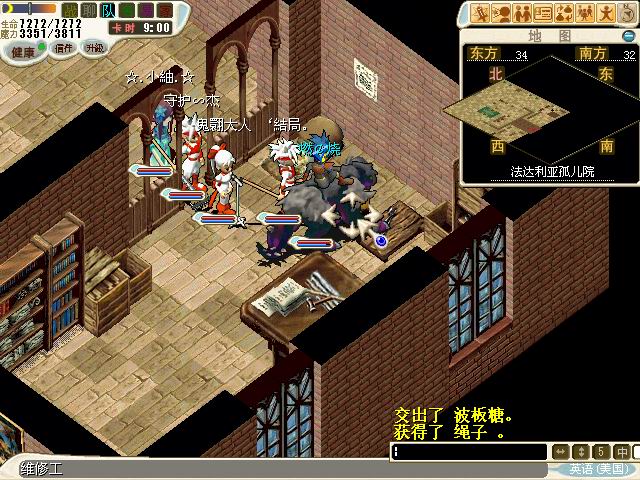Focus the chat input field
The image size is (640, 480).
pyautogui.click(x=470, y=452)
